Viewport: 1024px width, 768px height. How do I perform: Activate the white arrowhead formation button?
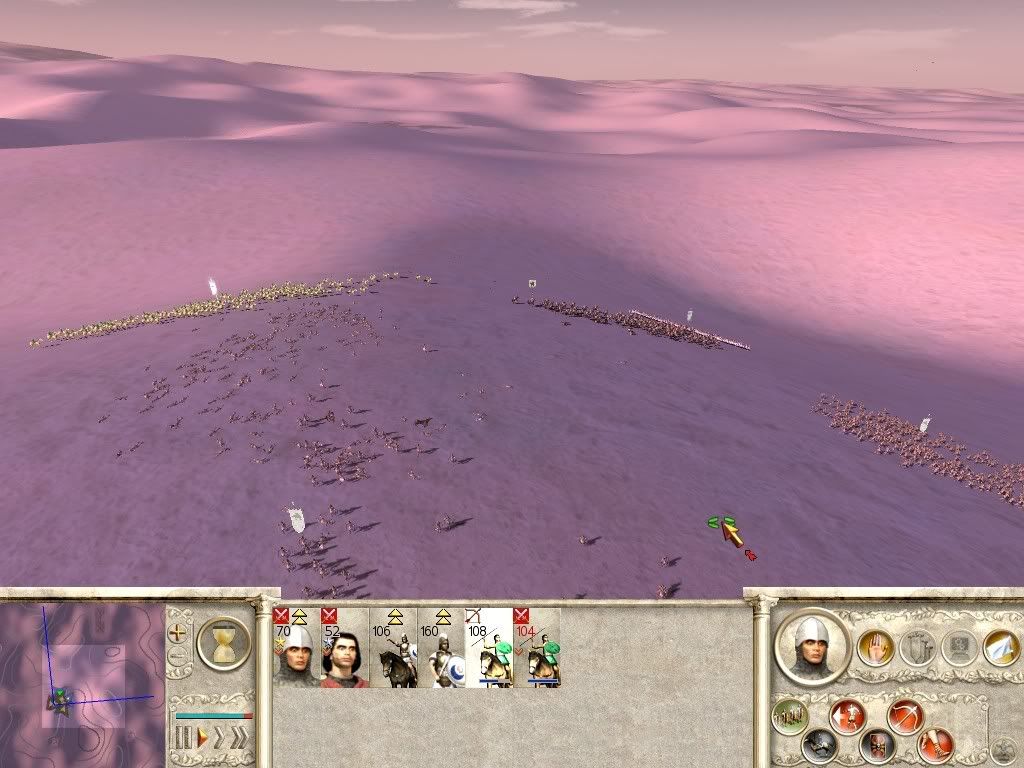(1000, 647)
